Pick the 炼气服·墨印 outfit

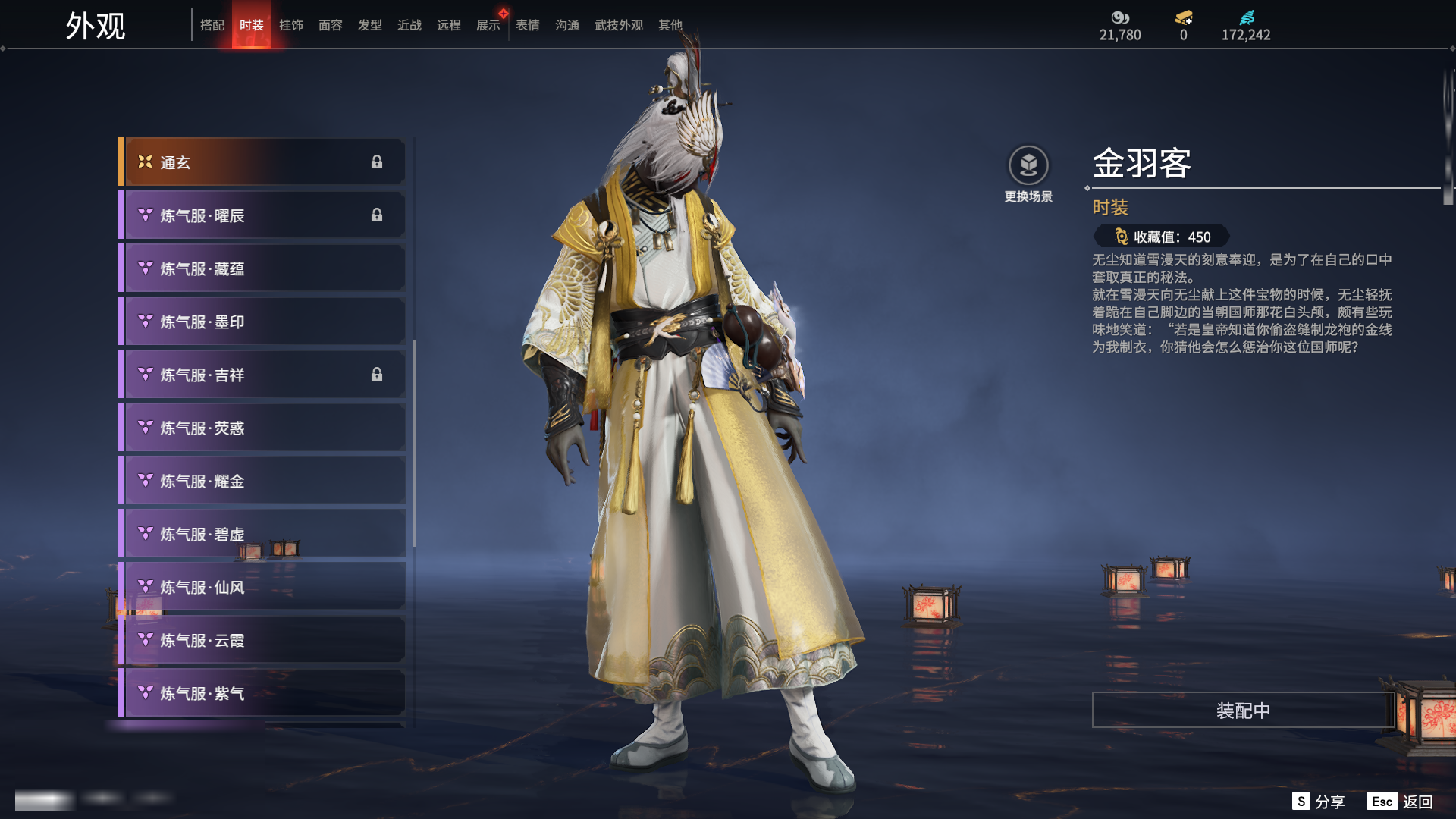[x=262, y=322]
